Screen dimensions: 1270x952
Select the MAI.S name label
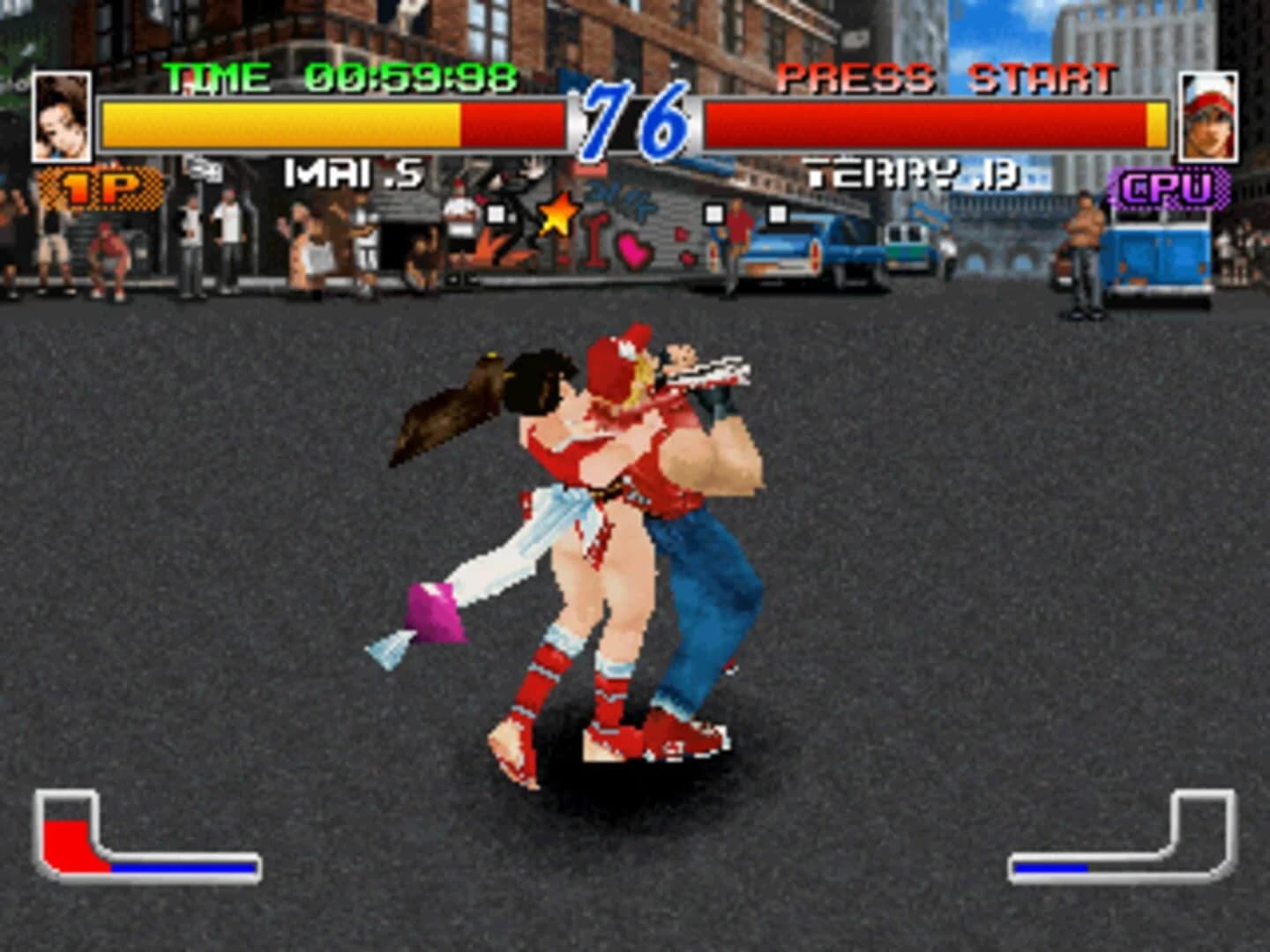pos(353,174)
